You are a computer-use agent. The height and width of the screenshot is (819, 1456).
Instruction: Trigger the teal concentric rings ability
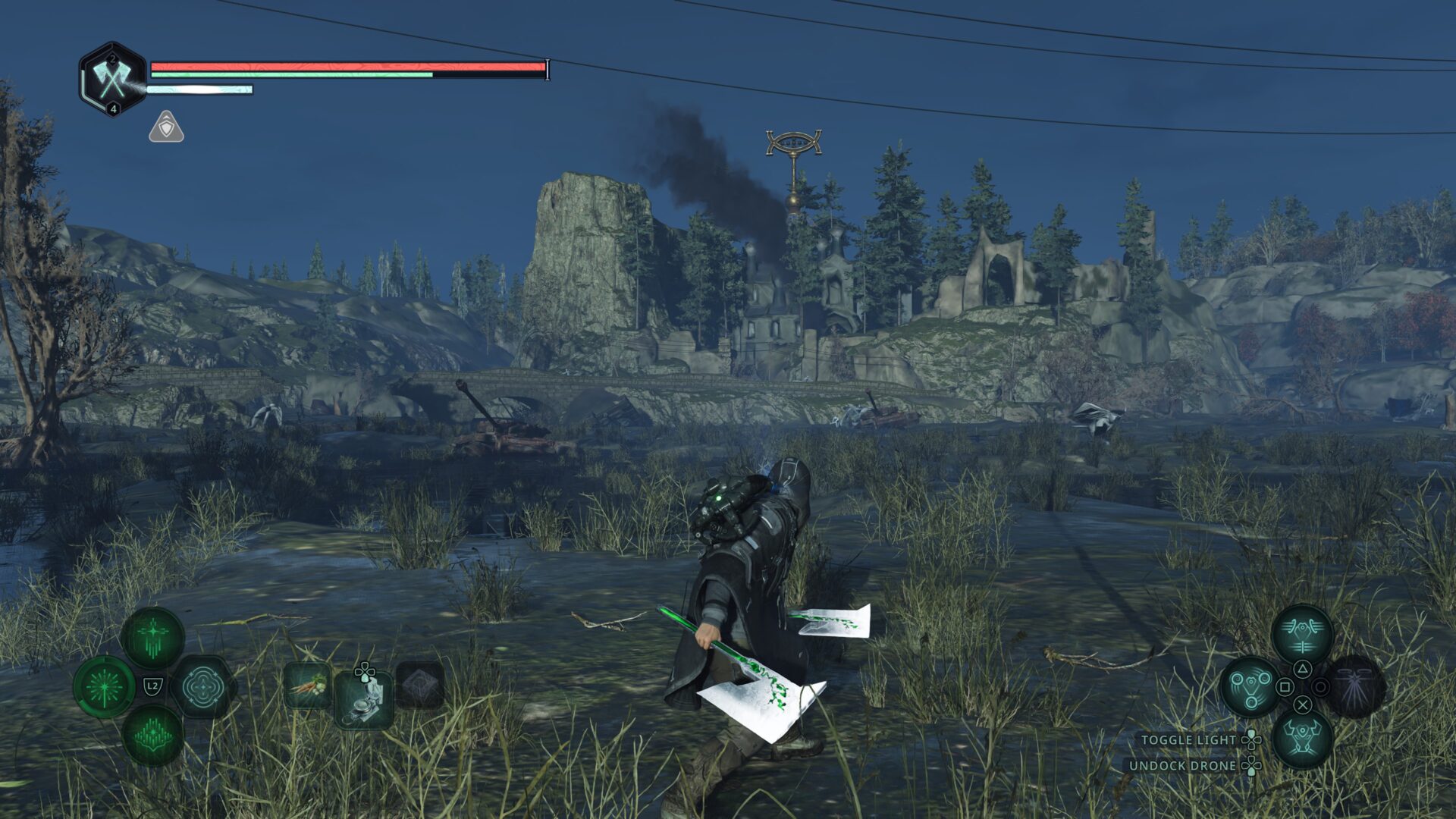[x=201, y=688]
